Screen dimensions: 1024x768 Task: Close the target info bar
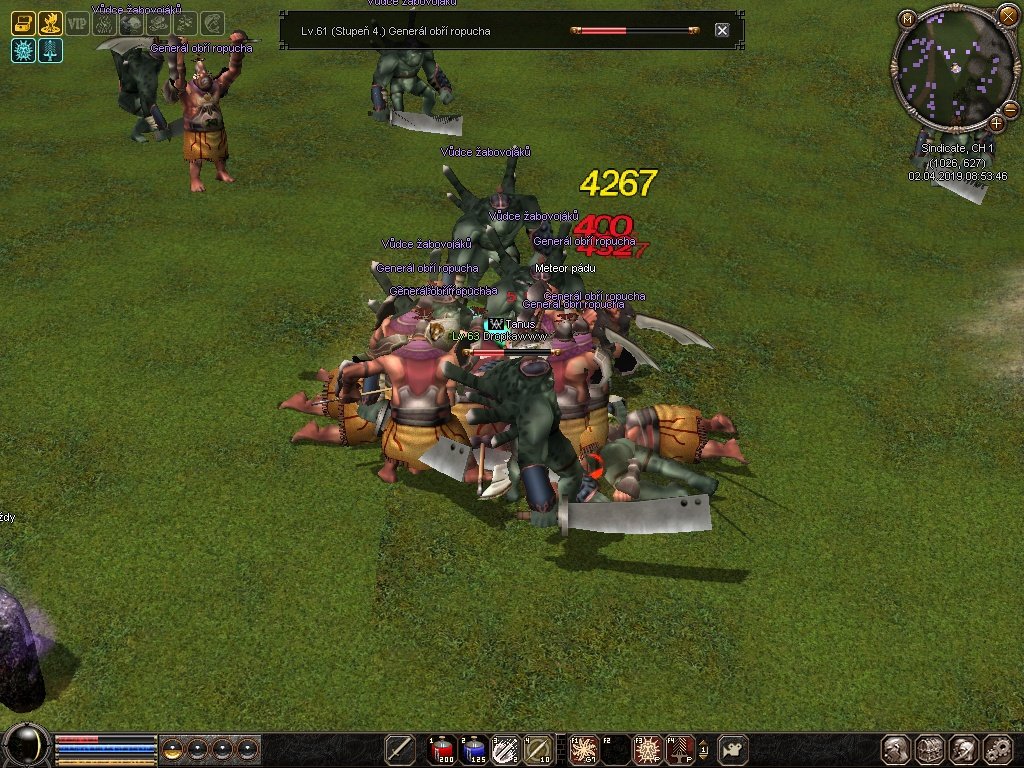(x=722, y=31)
